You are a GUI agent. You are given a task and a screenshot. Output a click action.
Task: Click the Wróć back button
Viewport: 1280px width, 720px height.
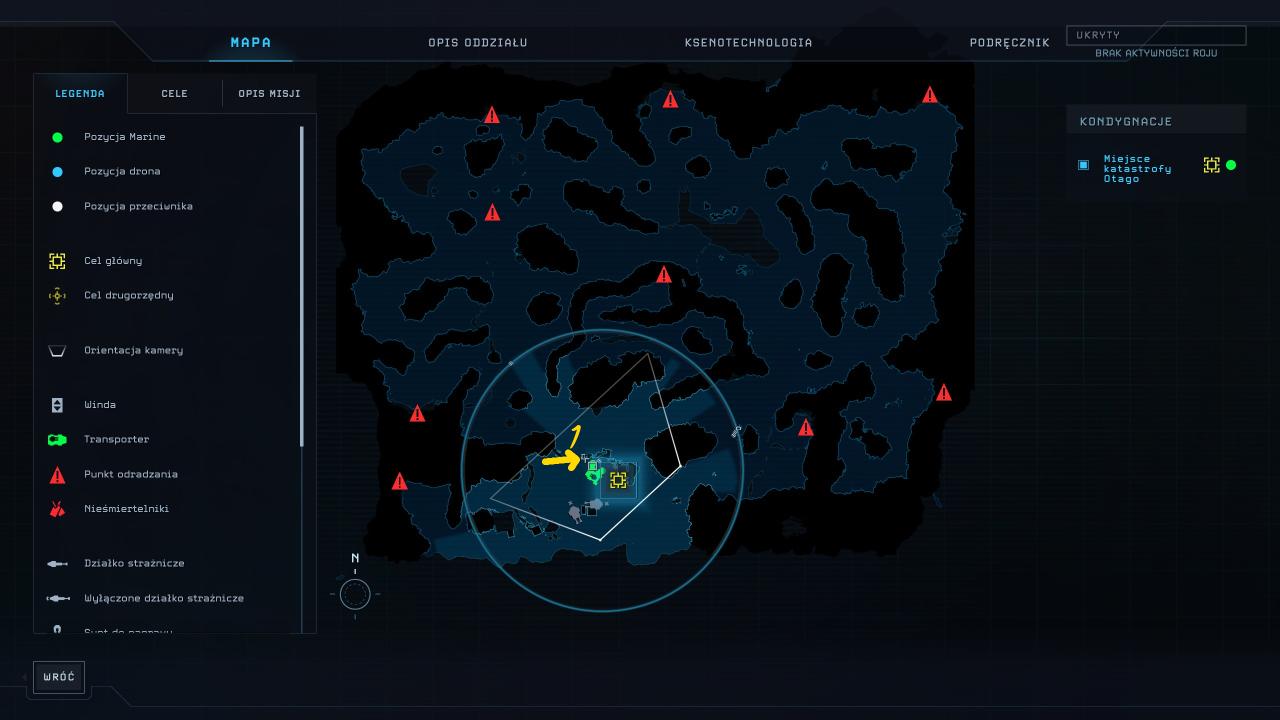point(59,677)
